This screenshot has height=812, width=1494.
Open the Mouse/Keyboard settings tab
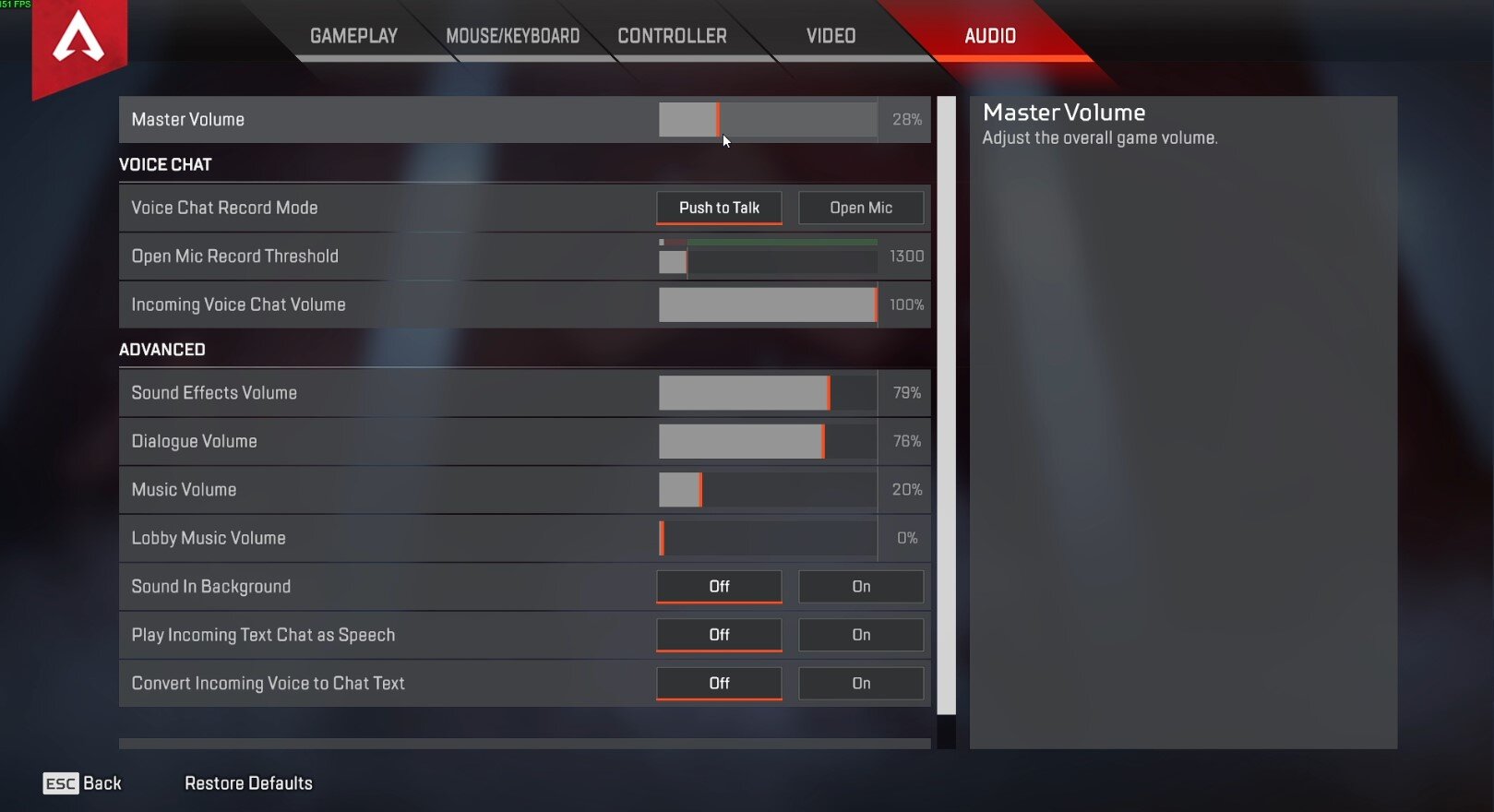pos(512,36)
